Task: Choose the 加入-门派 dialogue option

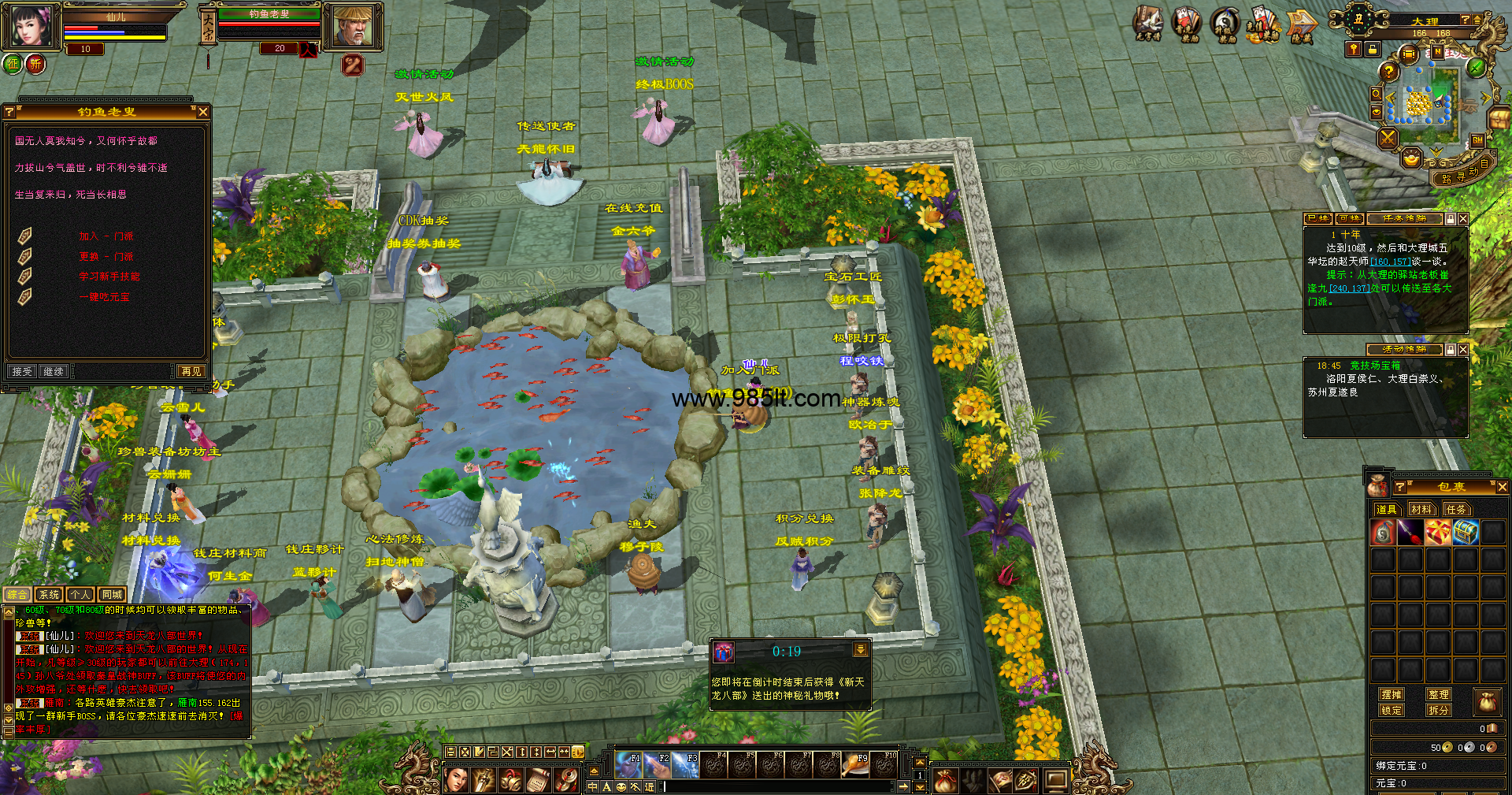Action: pyautogui.click(x=106, y=236)
